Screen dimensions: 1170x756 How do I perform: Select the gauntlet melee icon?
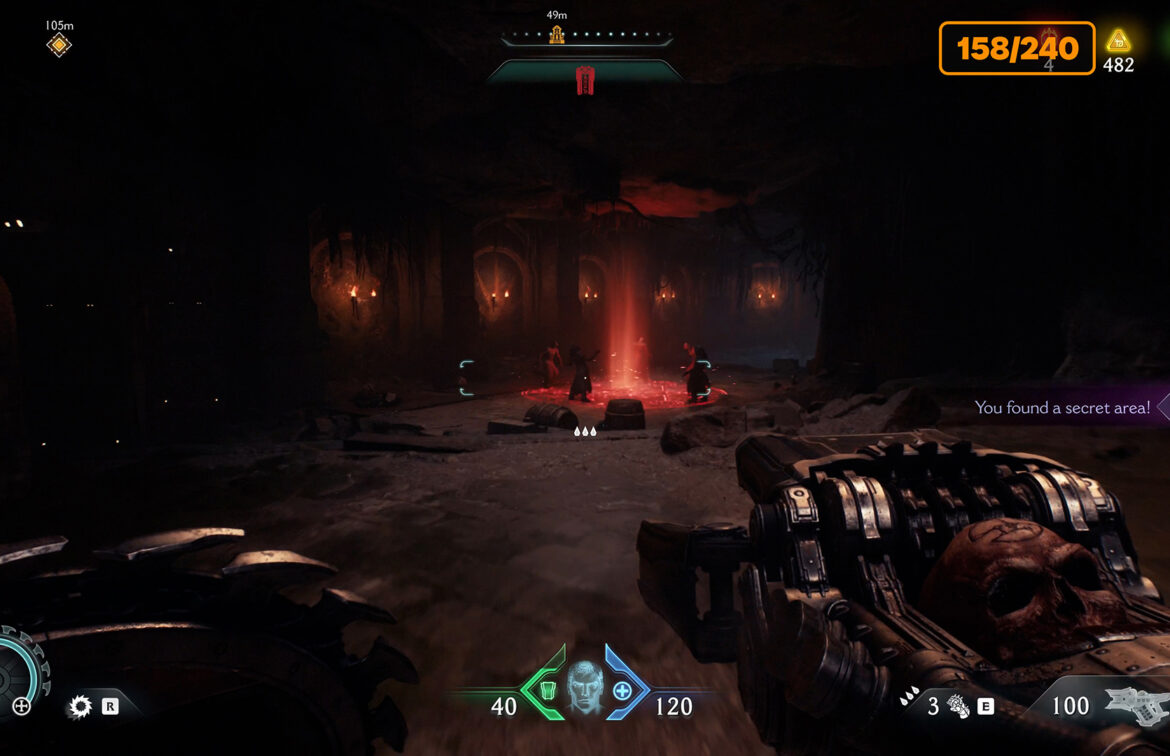958,707
